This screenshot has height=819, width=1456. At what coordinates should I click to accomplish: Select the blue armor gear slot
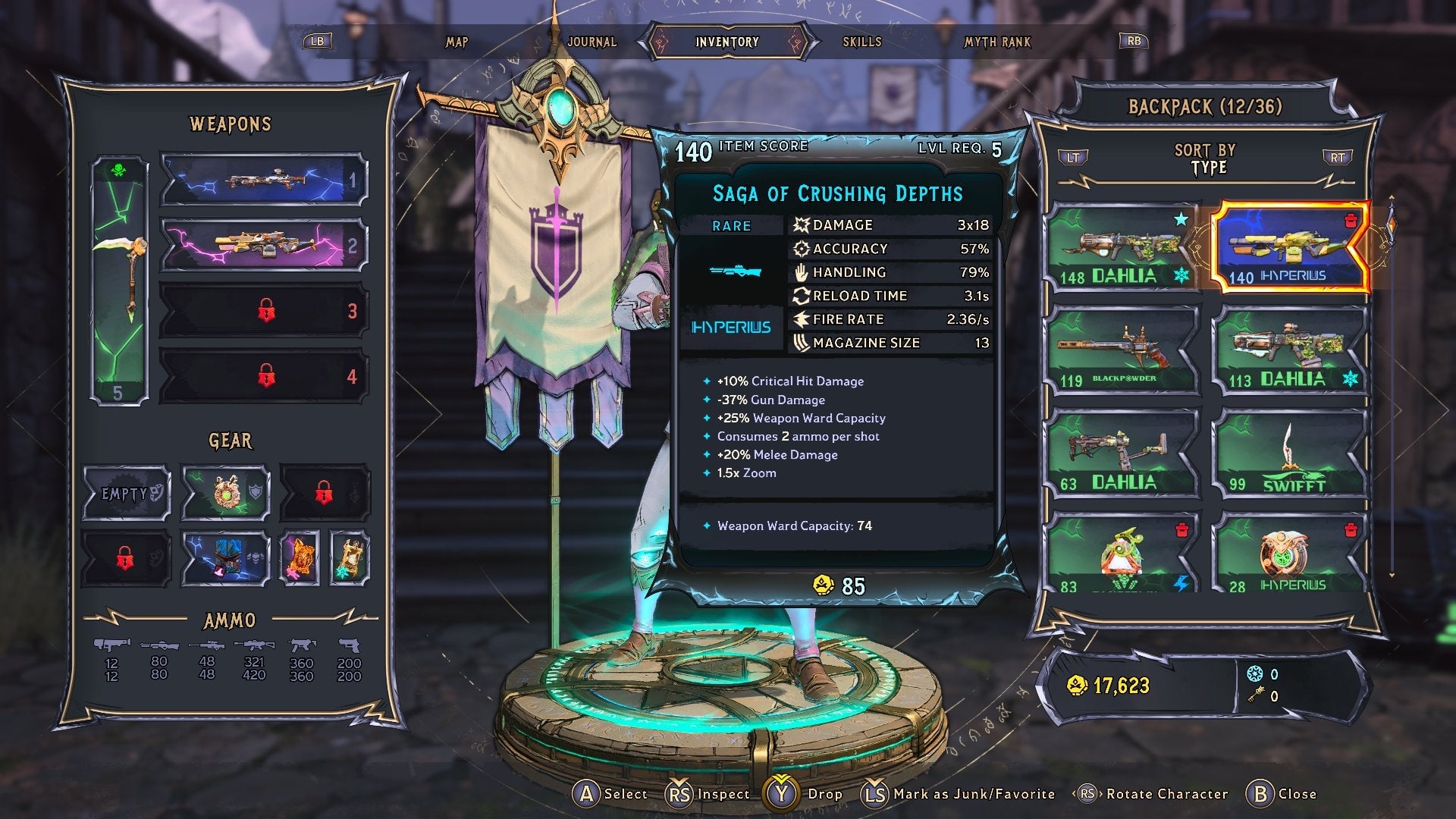(226, 559)
